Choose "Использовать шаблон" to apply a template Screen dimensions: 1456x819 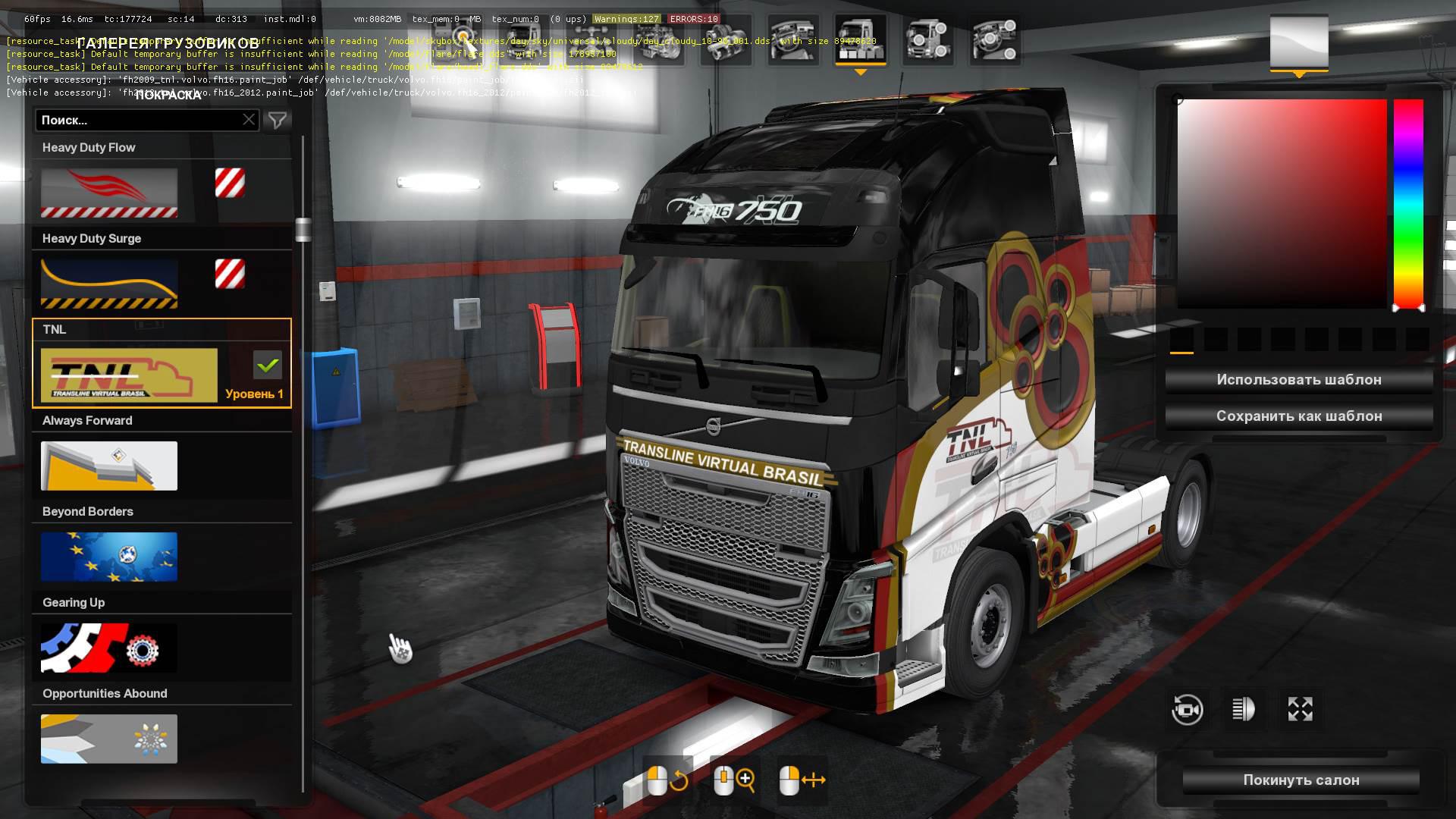(1298, 380)
